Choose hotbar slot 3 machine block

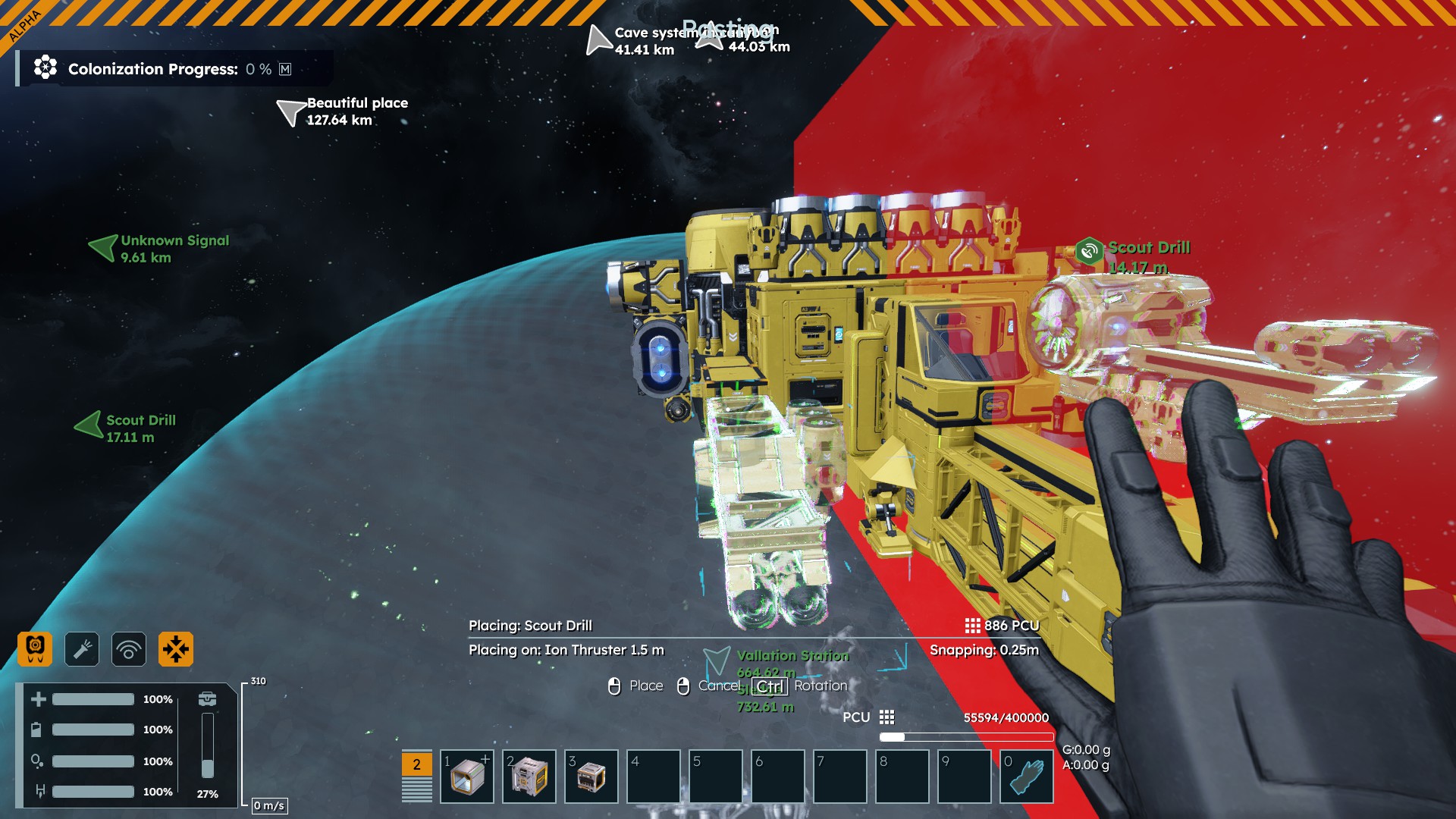click(591, 777)
